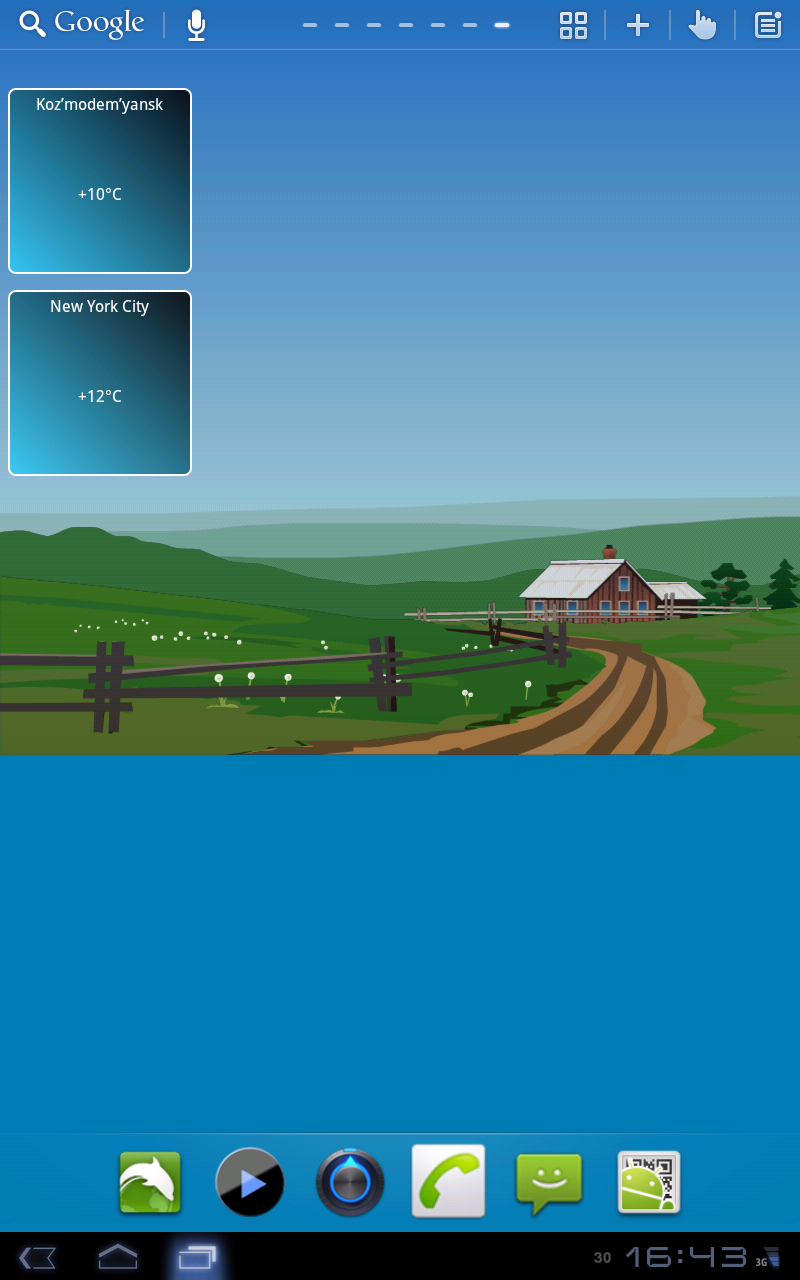Launch the Android QR code app

(x=649, y=1182)
